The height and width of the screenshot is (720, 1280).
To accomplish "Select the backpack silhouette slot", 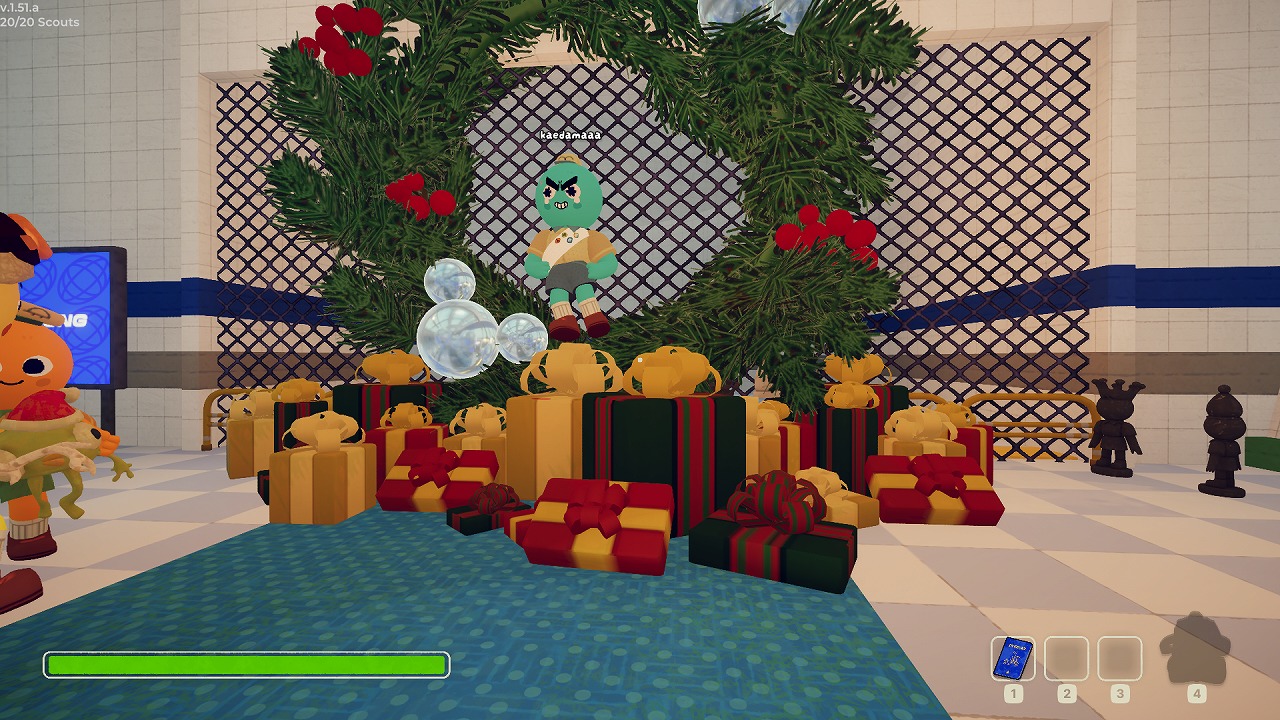I will tap(1196, 650).
